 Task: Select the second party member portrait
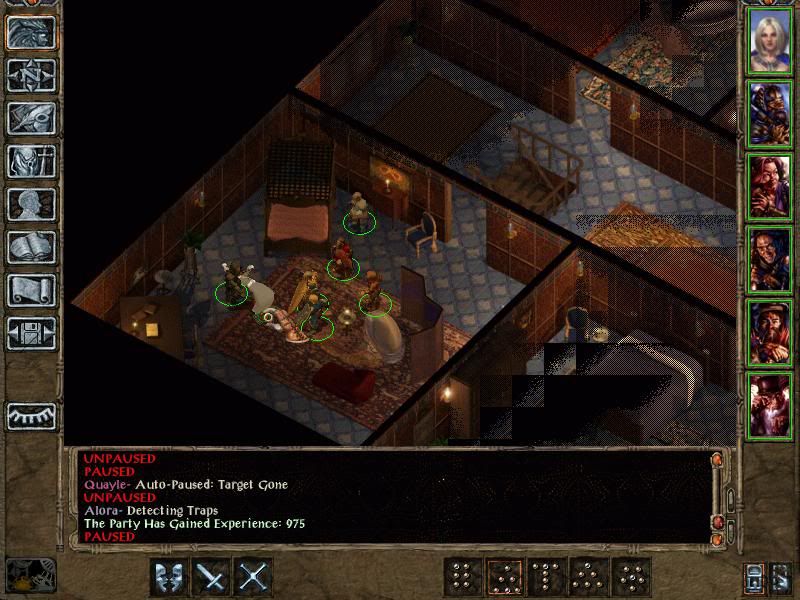click(x=770, y=113)
